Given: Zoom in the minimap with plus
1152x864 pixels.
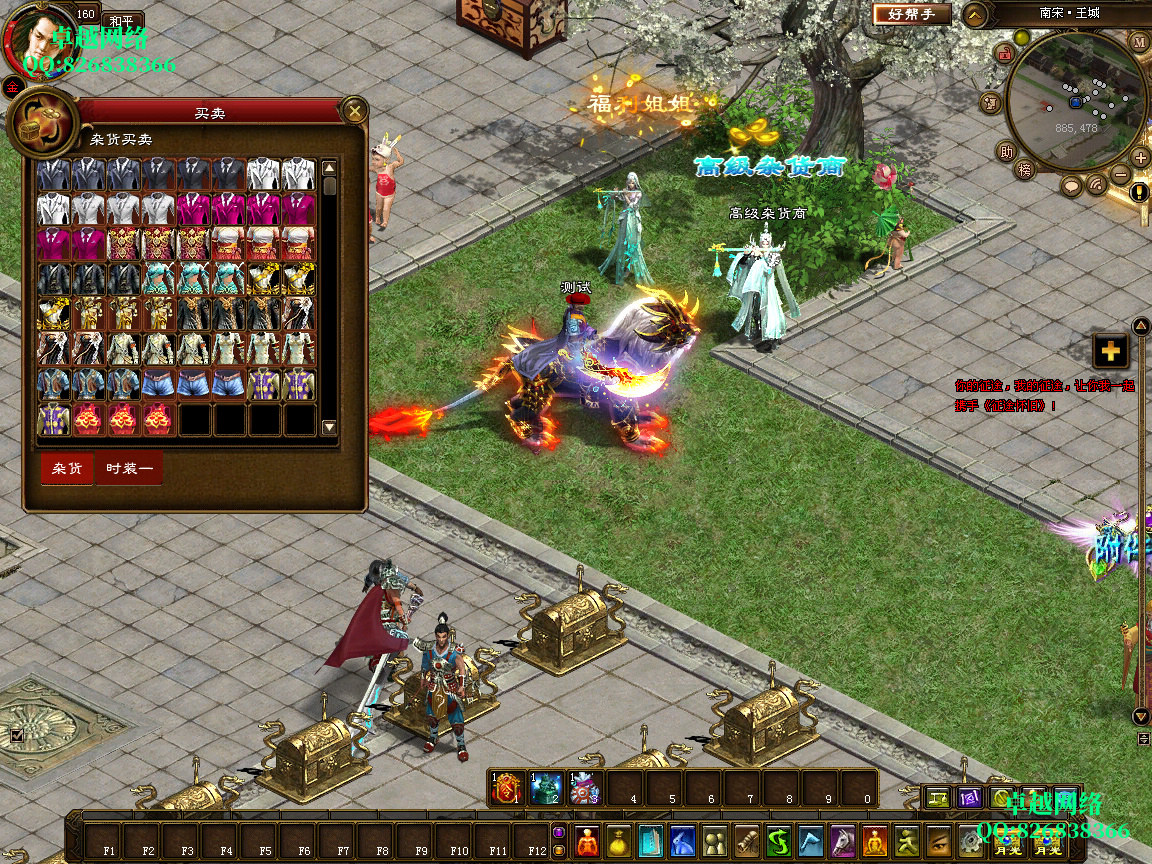Looking at the screenshot, I should (1140, 157).
